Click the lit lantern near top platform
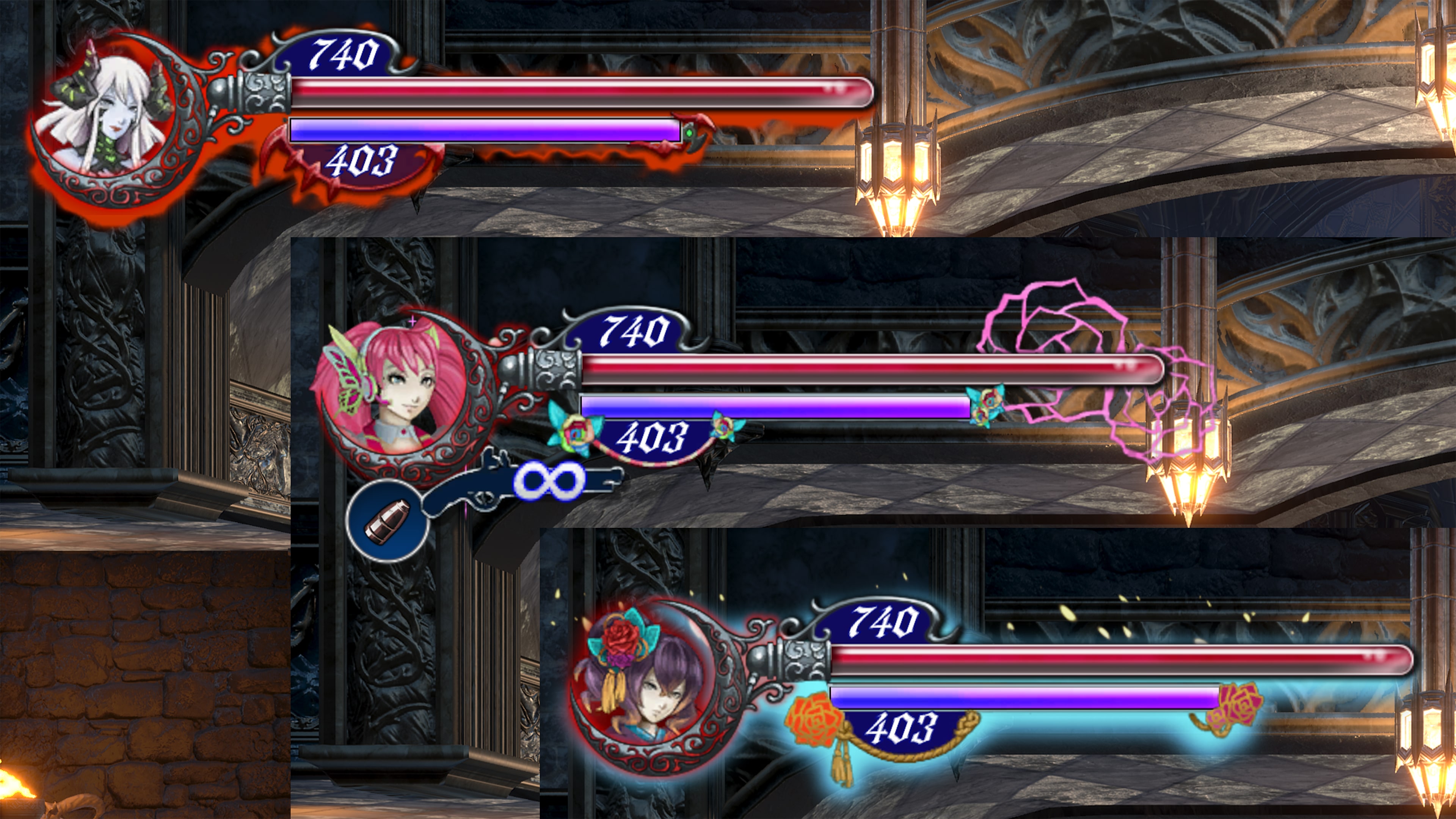This screenshot has height=819, width=1456. (x=896, y=164)
